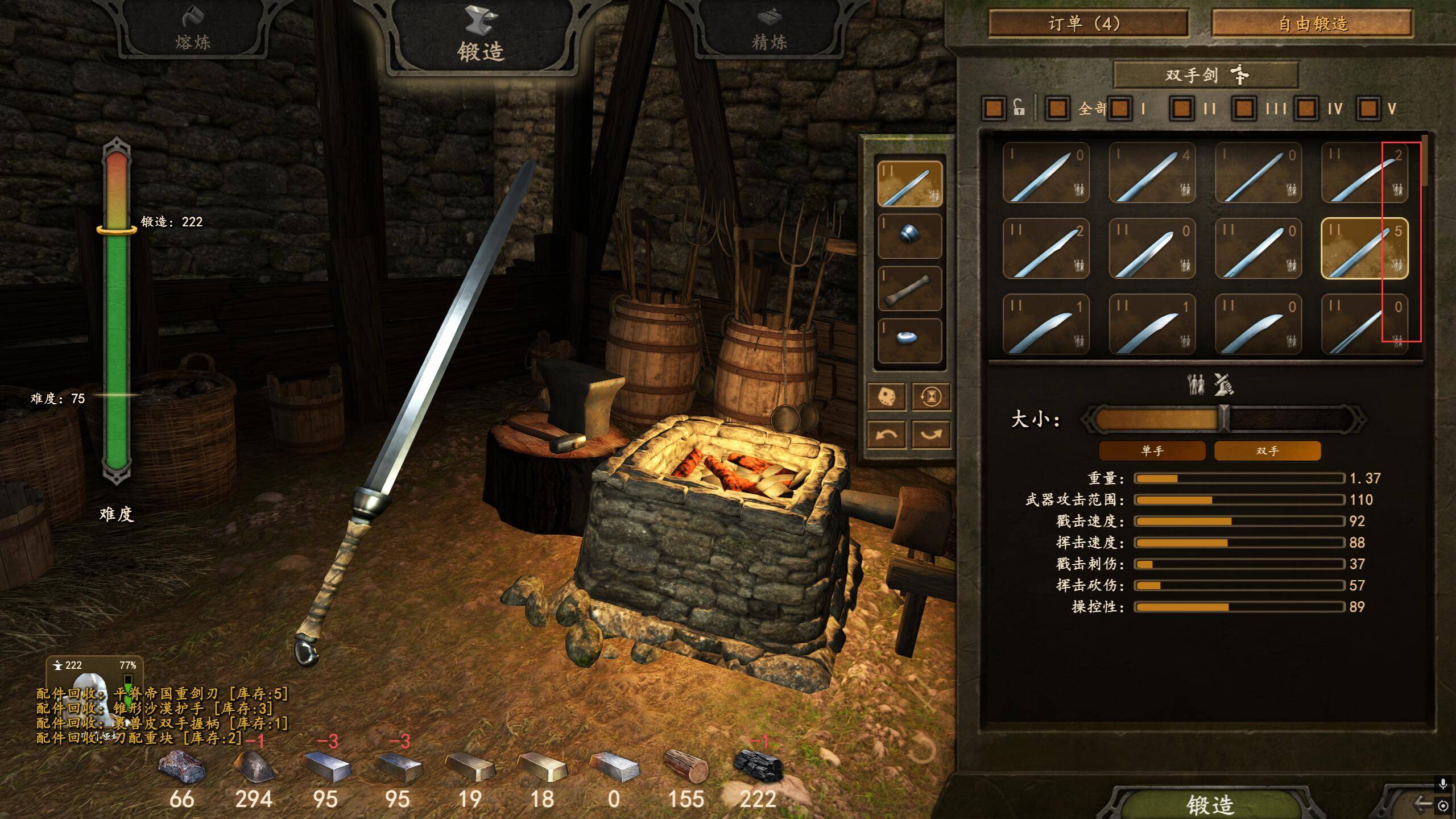Select the blade part slot
The width and height of the screenshot is (1456, 819).
pos(909,183)
